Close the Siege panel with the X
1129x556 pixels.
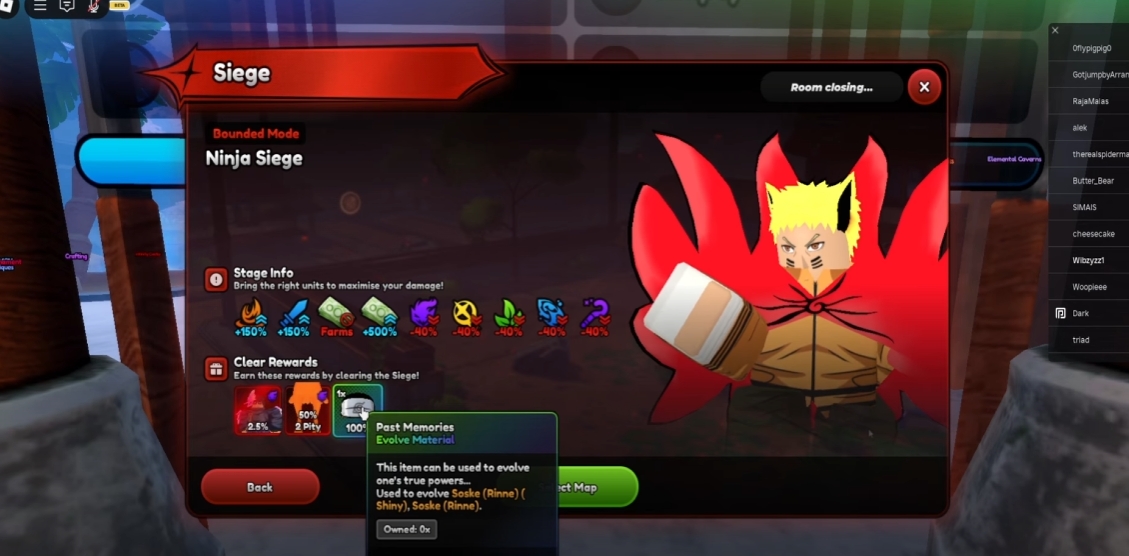coord(924,88)
